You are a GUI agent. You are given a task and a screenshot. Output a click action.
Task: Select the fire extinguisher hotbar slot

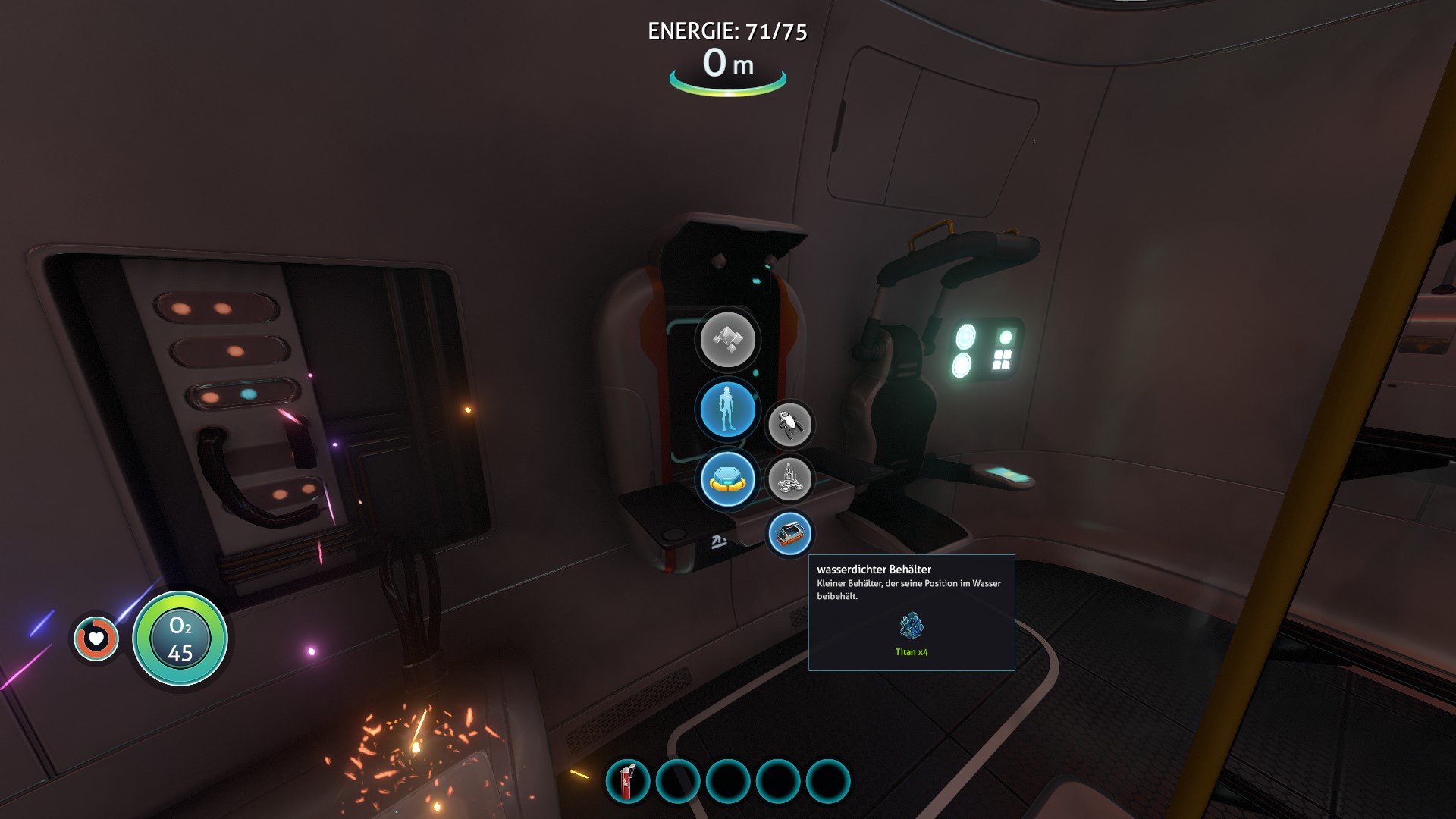(x=628, y=781)
